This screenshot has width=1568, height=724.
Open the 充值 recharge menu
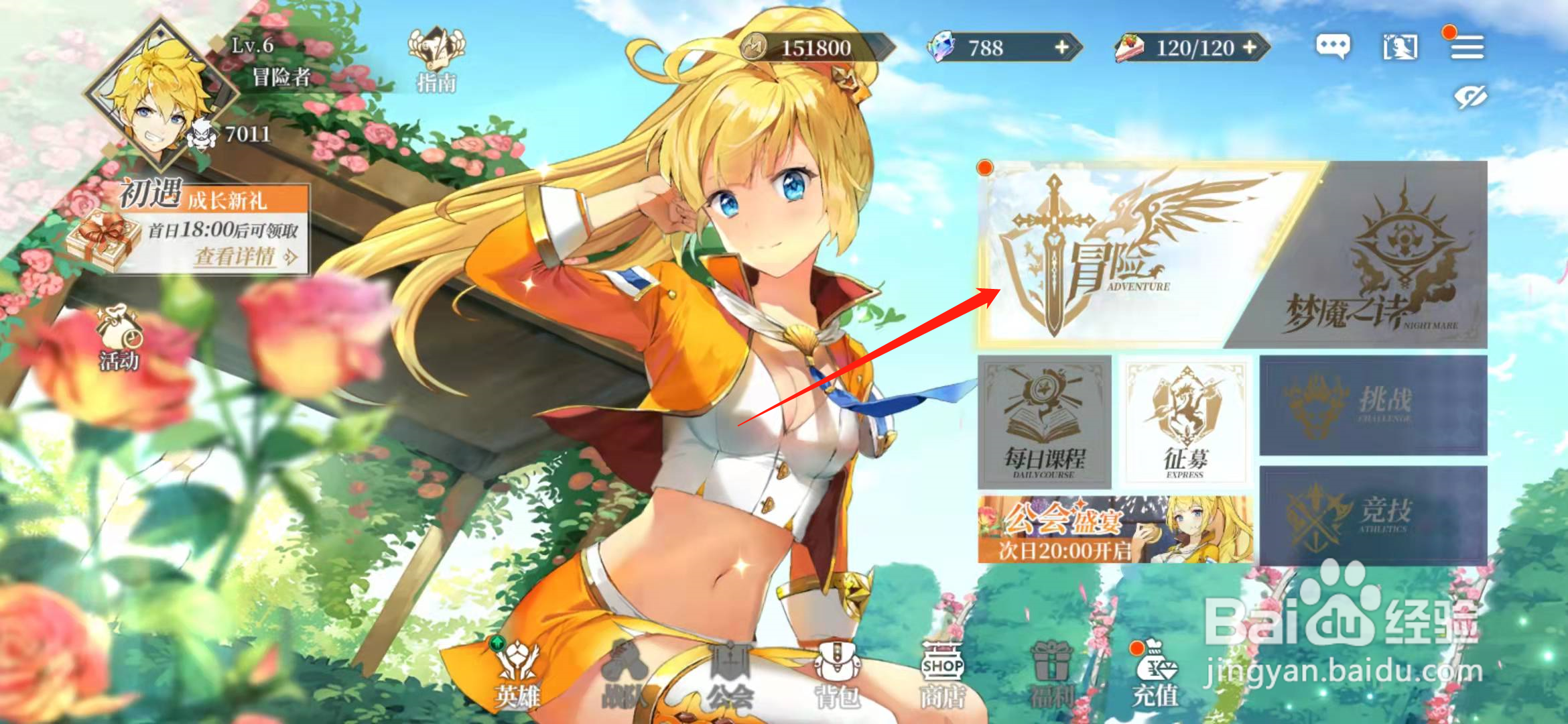pyautogui.click(x=1155, y=674)
